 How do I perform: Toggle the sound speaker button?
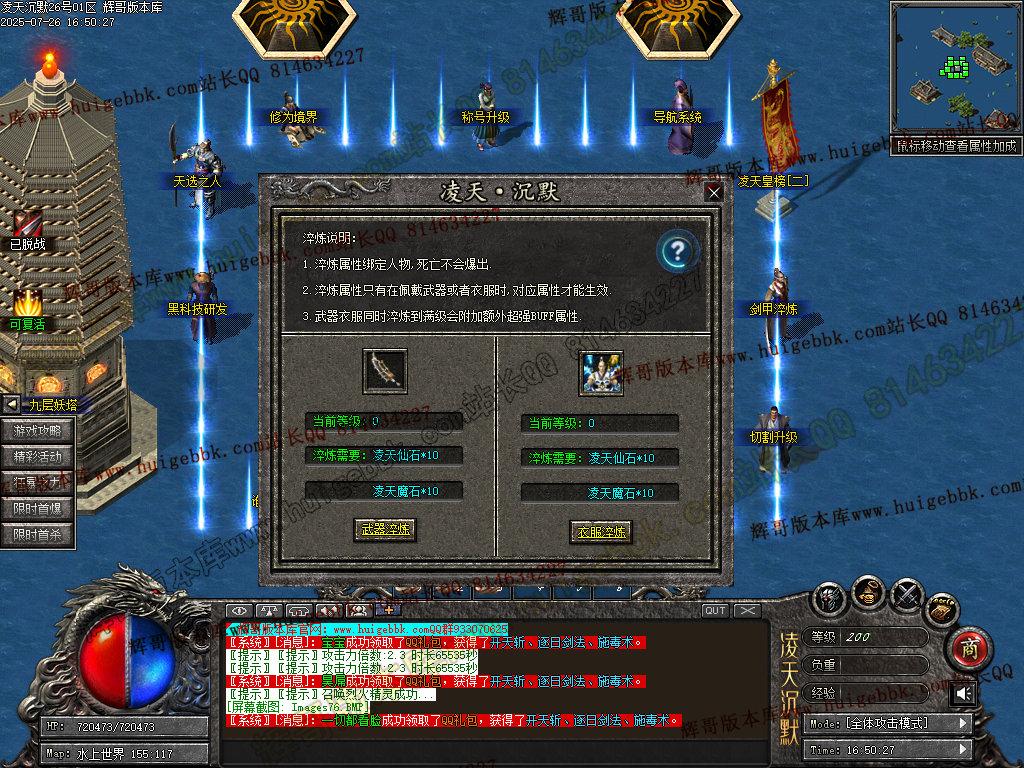point(964,693)
